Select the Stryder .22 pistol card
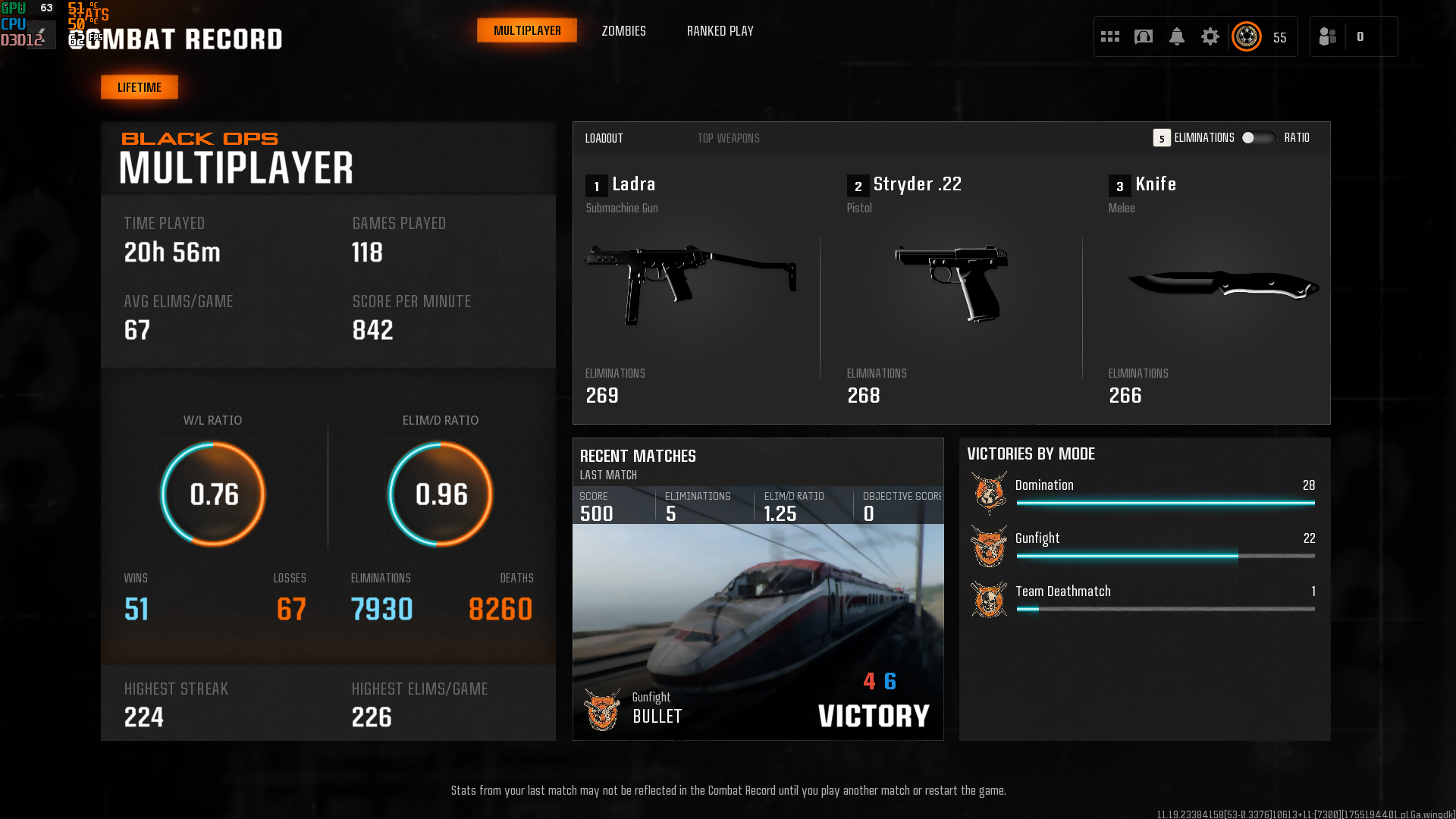Viewport: 1456px width, 819px height. (952, 288)
